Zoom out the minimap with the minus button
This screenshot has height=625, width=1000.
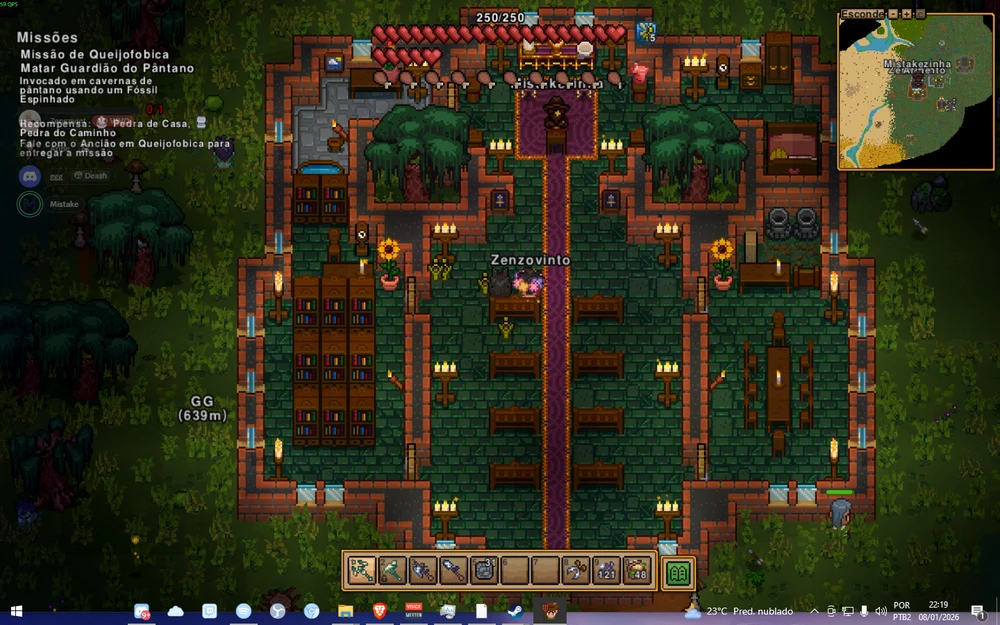point(892,14)
